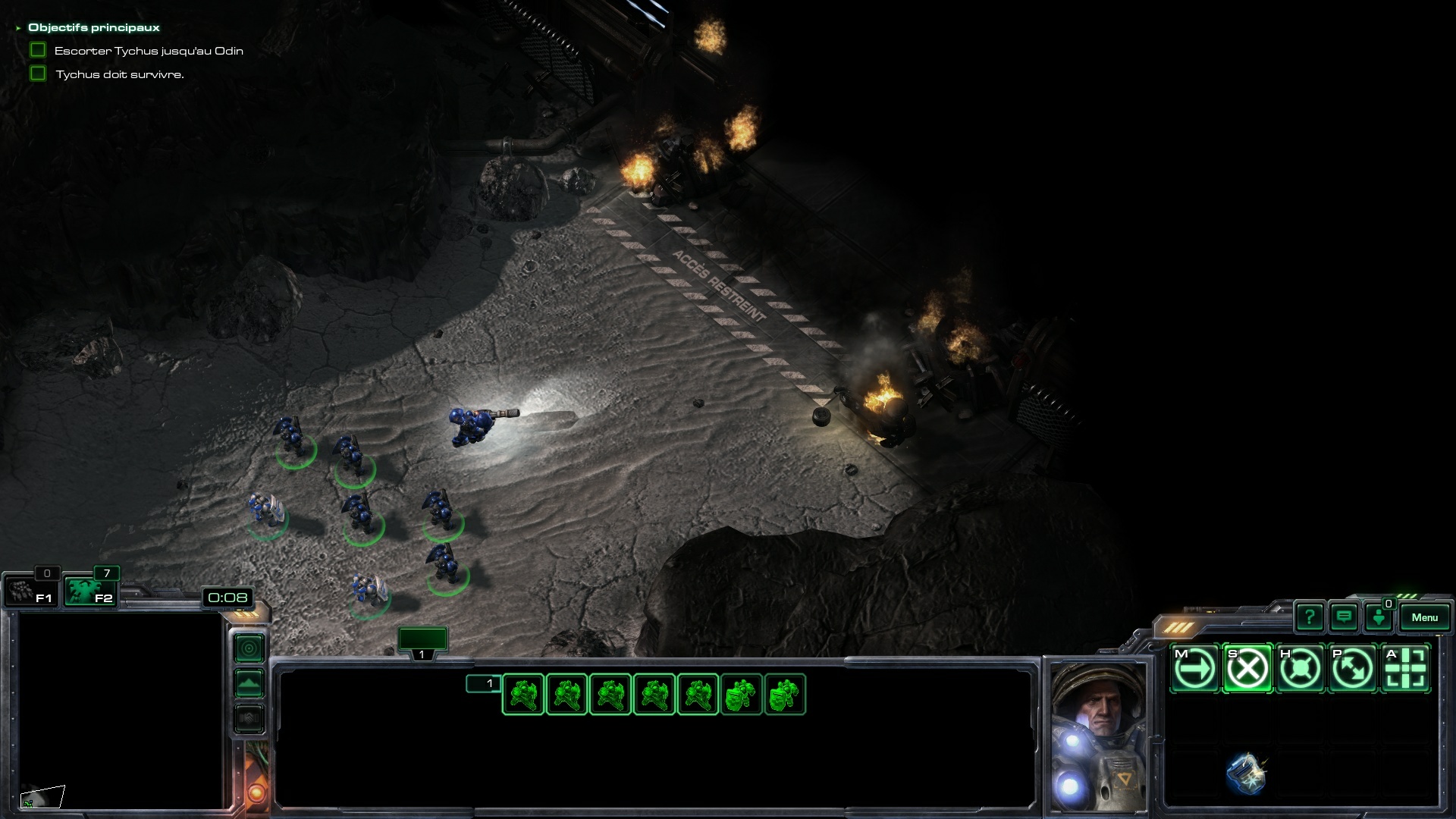Select all army units with F2 button
Screen dimensions: 1456x819
click(x=89, y=591)
